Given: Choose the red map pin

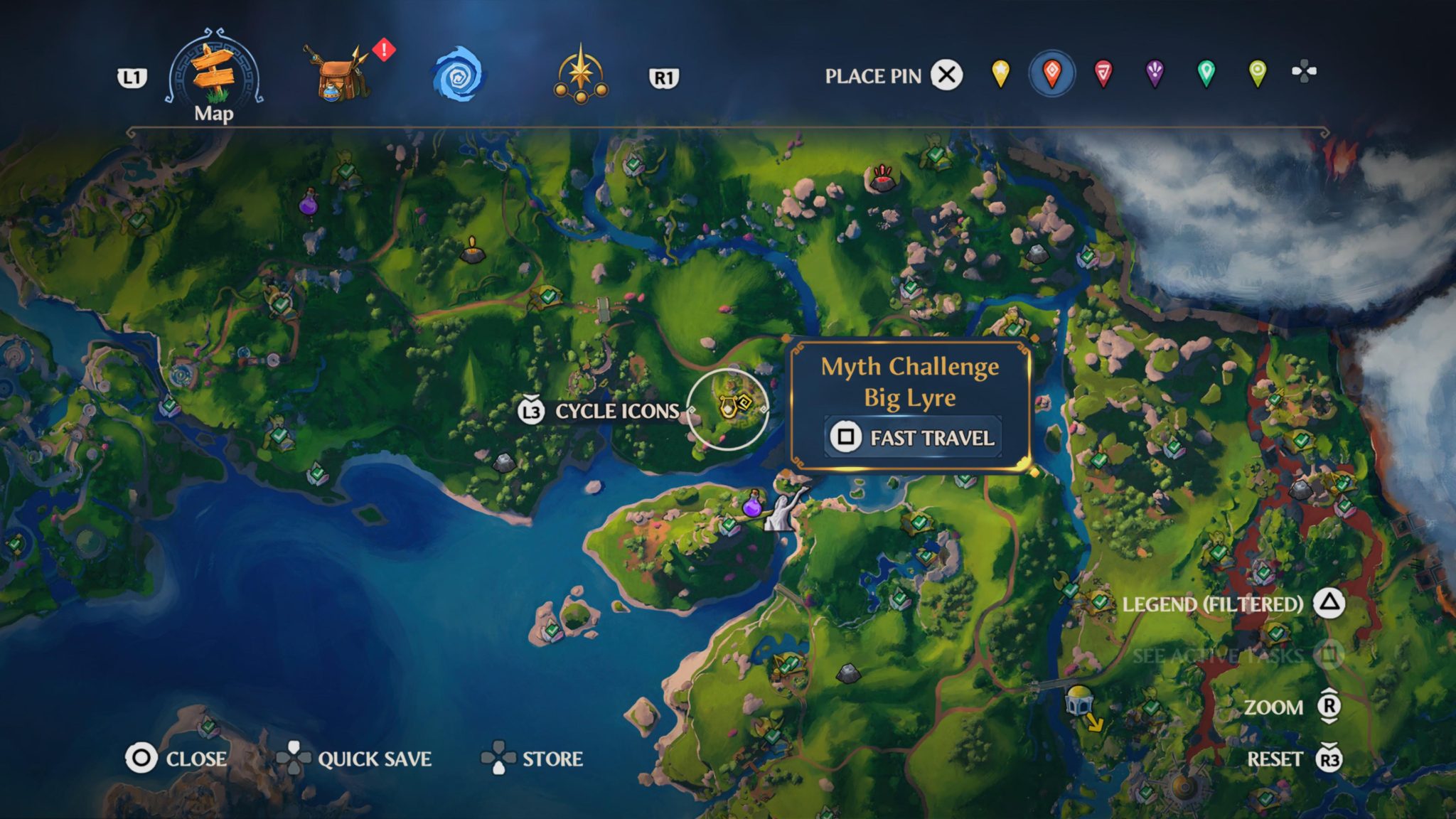Looking at the screenshot, I should point(1103,73).
